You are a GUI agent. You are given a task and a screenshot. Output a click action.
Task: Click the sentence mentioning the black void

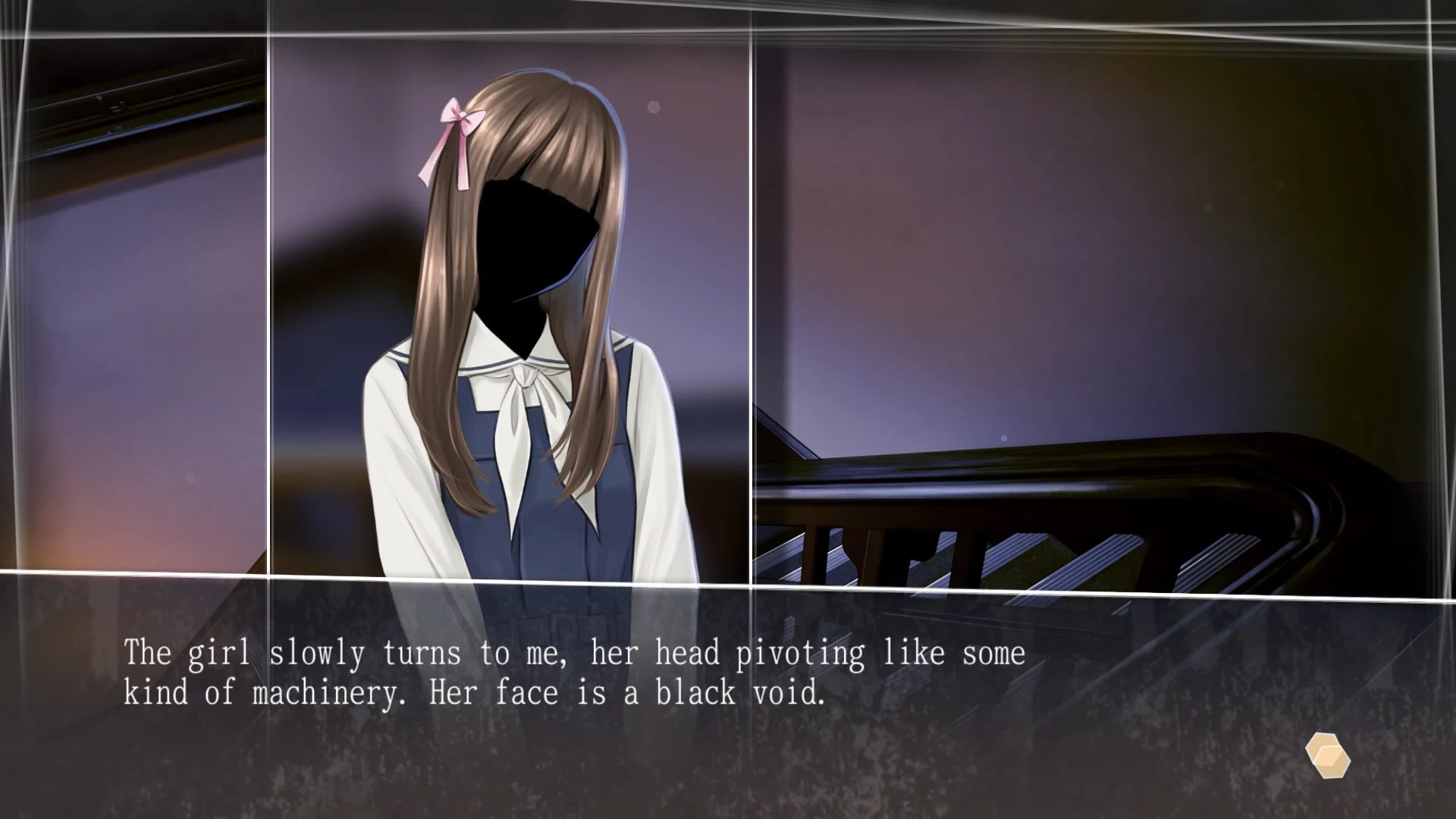coord(473,692)
